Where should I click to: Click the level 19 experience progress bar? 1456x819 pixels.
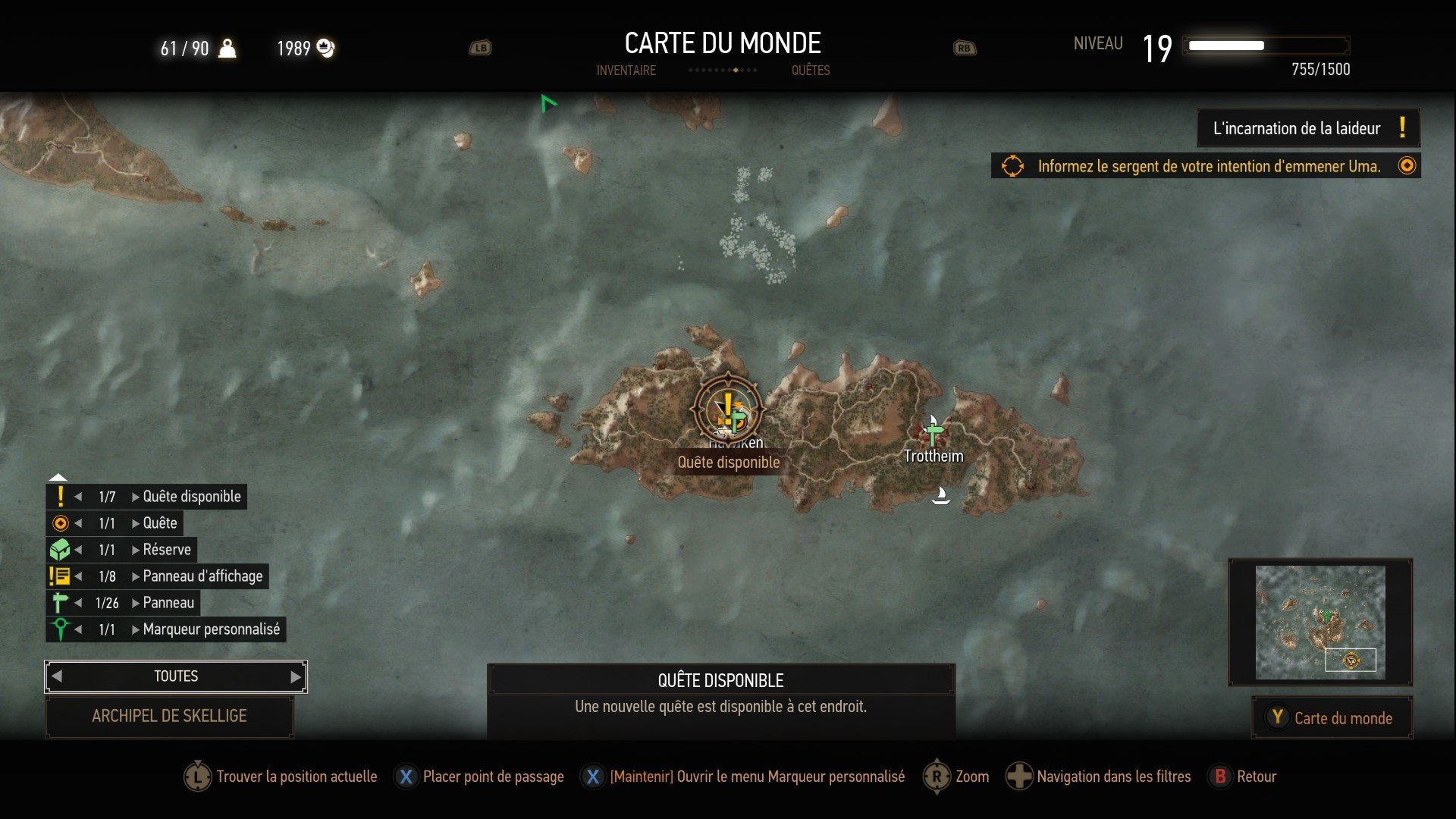point(1266,45)
